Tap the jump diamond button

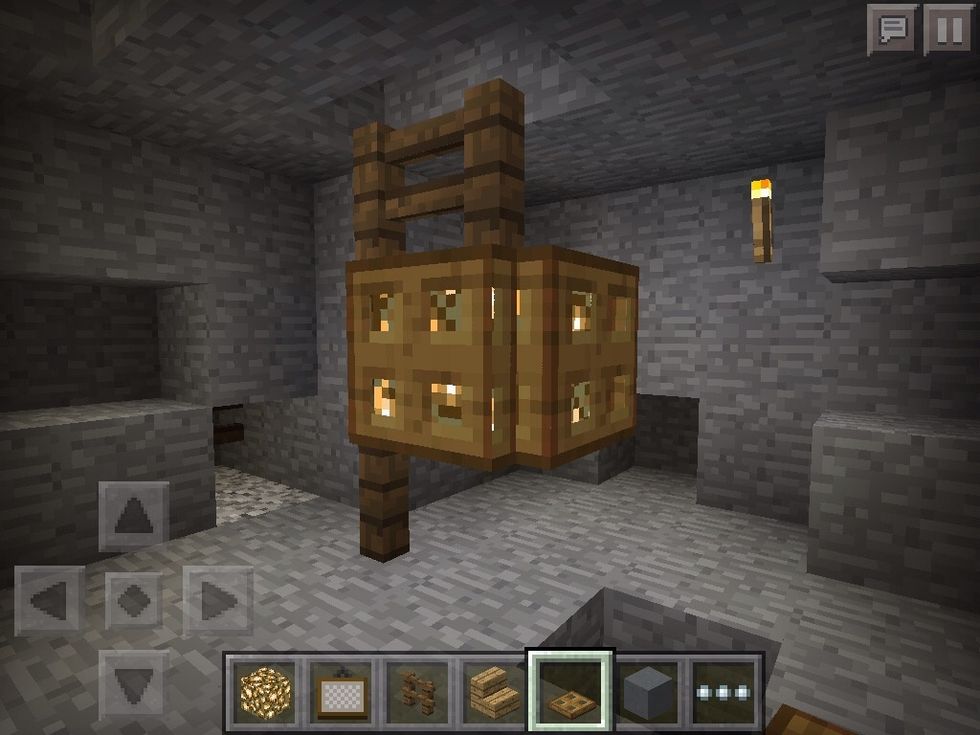pos(134,601)
